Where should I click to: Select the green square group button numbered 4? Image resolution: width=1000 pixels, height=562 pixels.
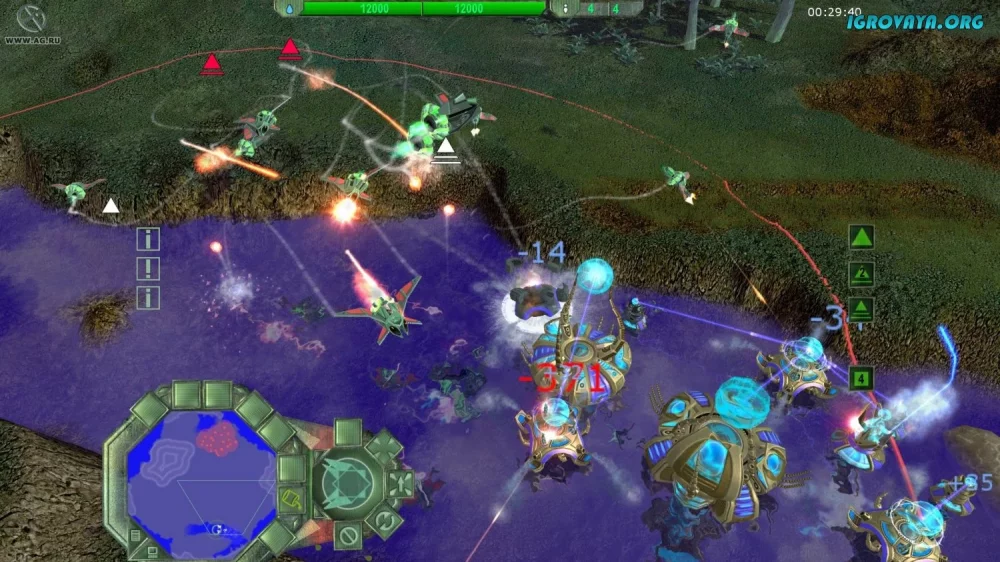(860, 379)
